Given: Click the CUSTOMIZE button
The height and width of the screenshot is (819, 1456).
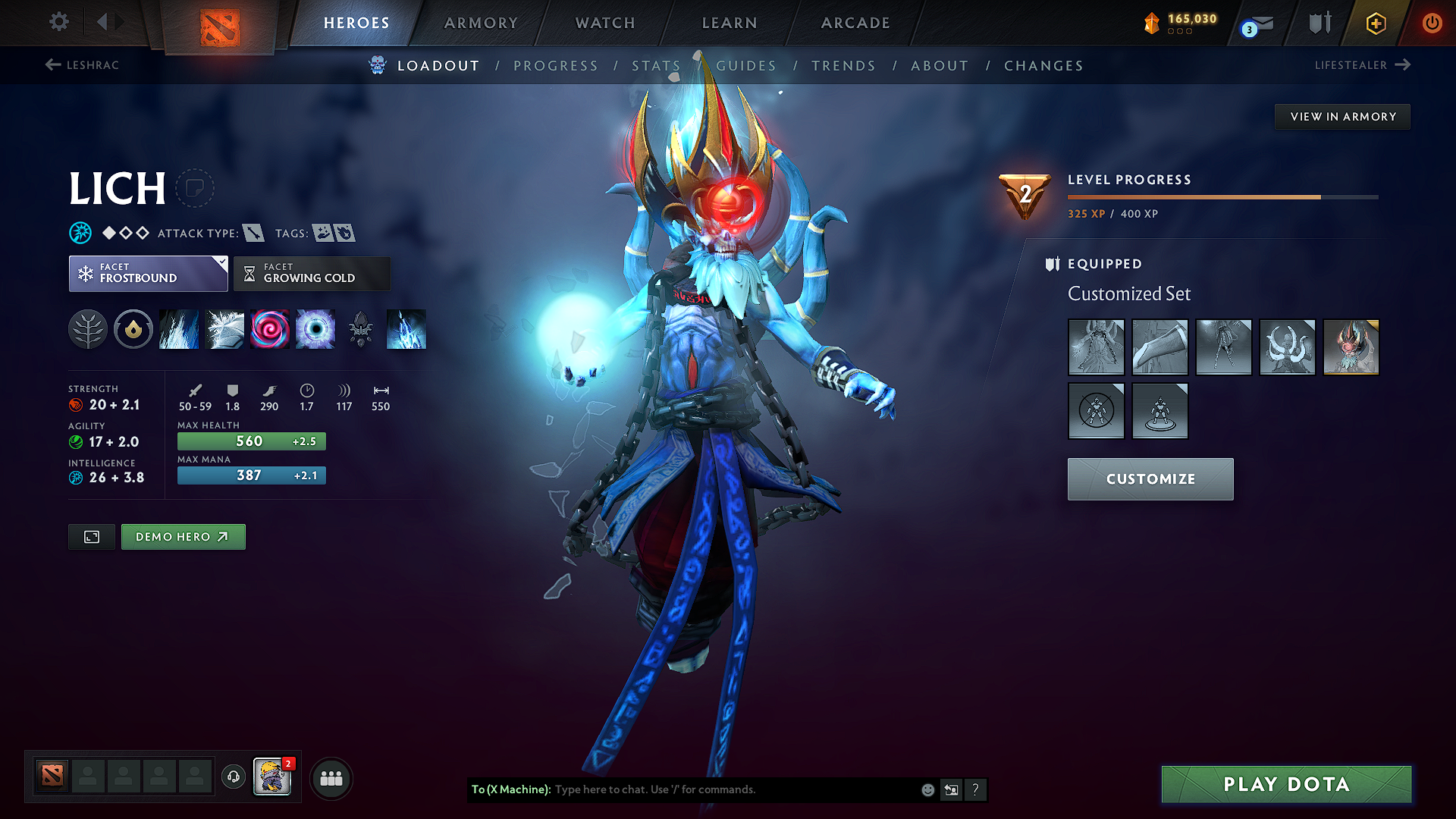Looking at the screenshot, I should [1150, 479].
